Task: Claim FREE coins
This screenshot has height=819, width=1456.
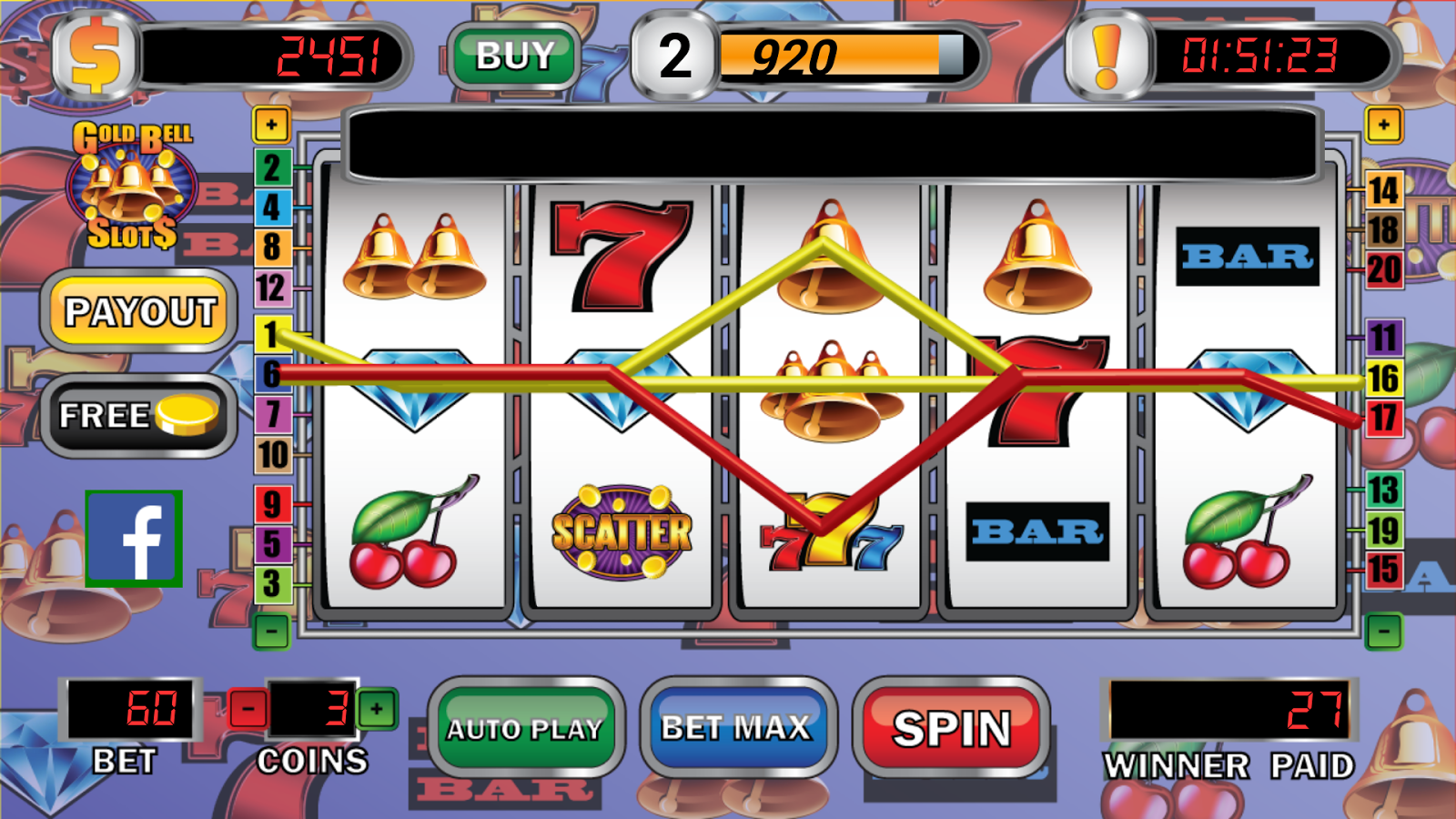Action: 138,416
